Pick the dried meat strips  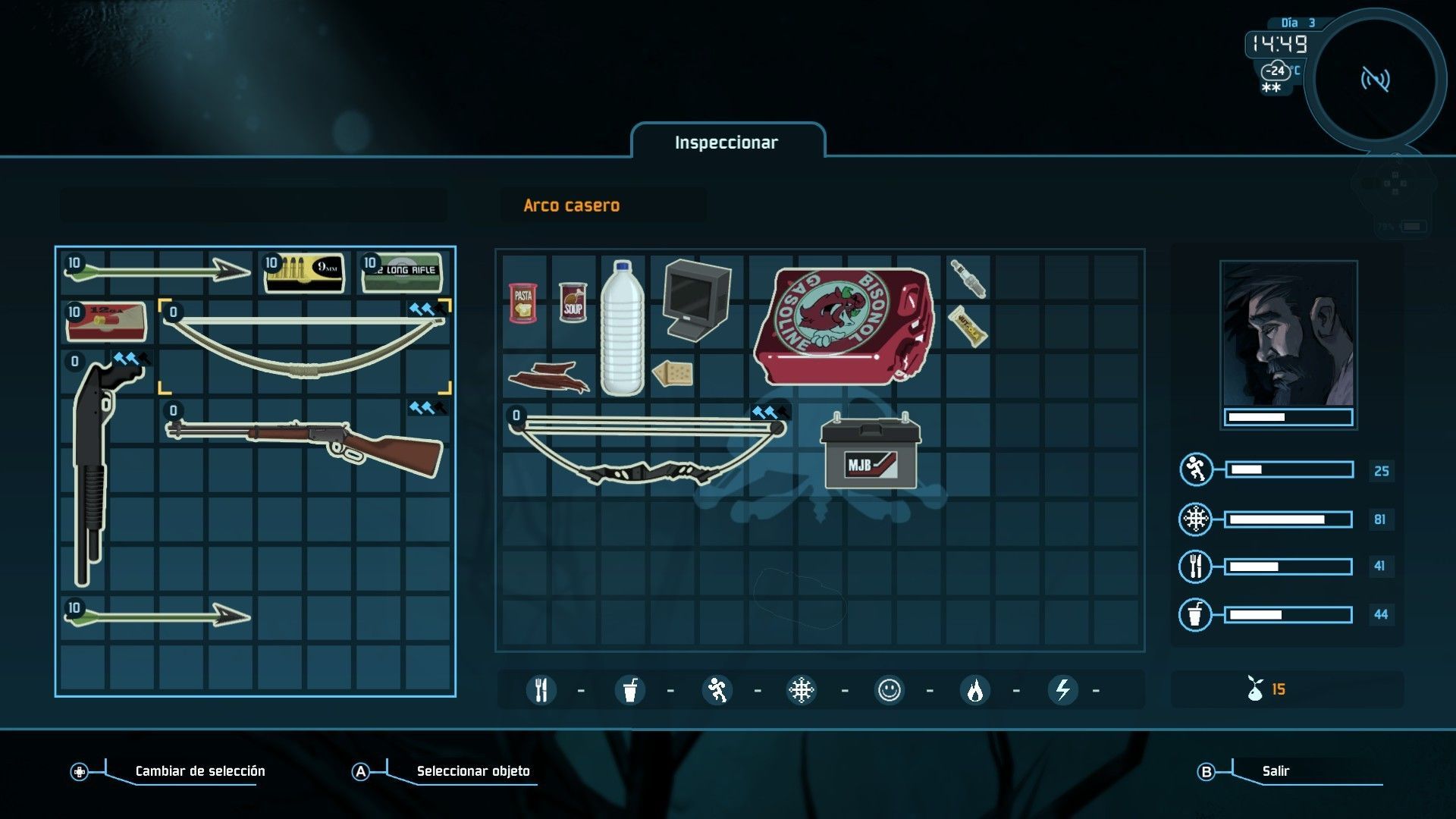coord(549,377)
